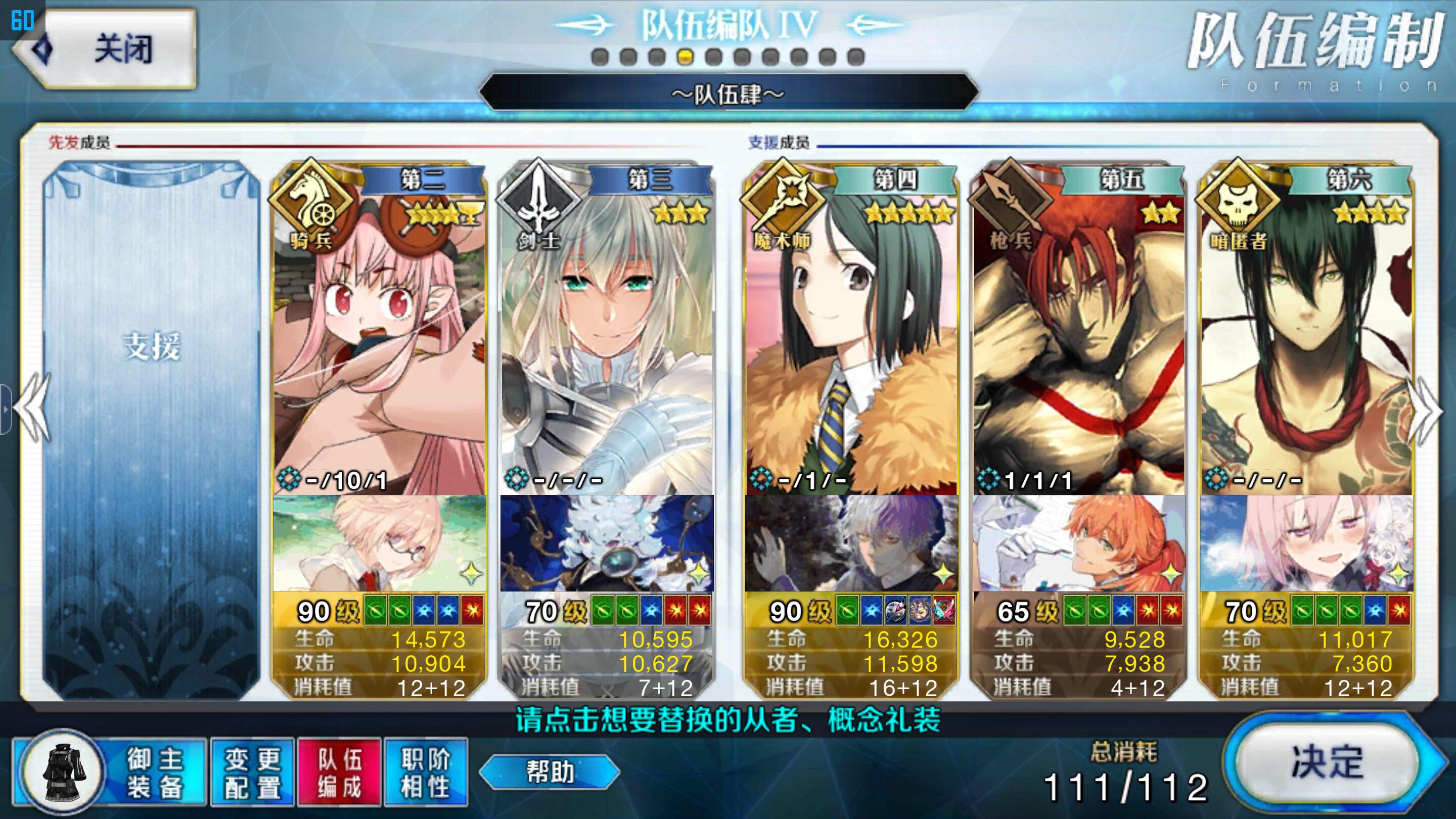This screenshot has height=819, width=1456.
Task: Select the empty 支援 support slot
Action: (x=152, y=430)
